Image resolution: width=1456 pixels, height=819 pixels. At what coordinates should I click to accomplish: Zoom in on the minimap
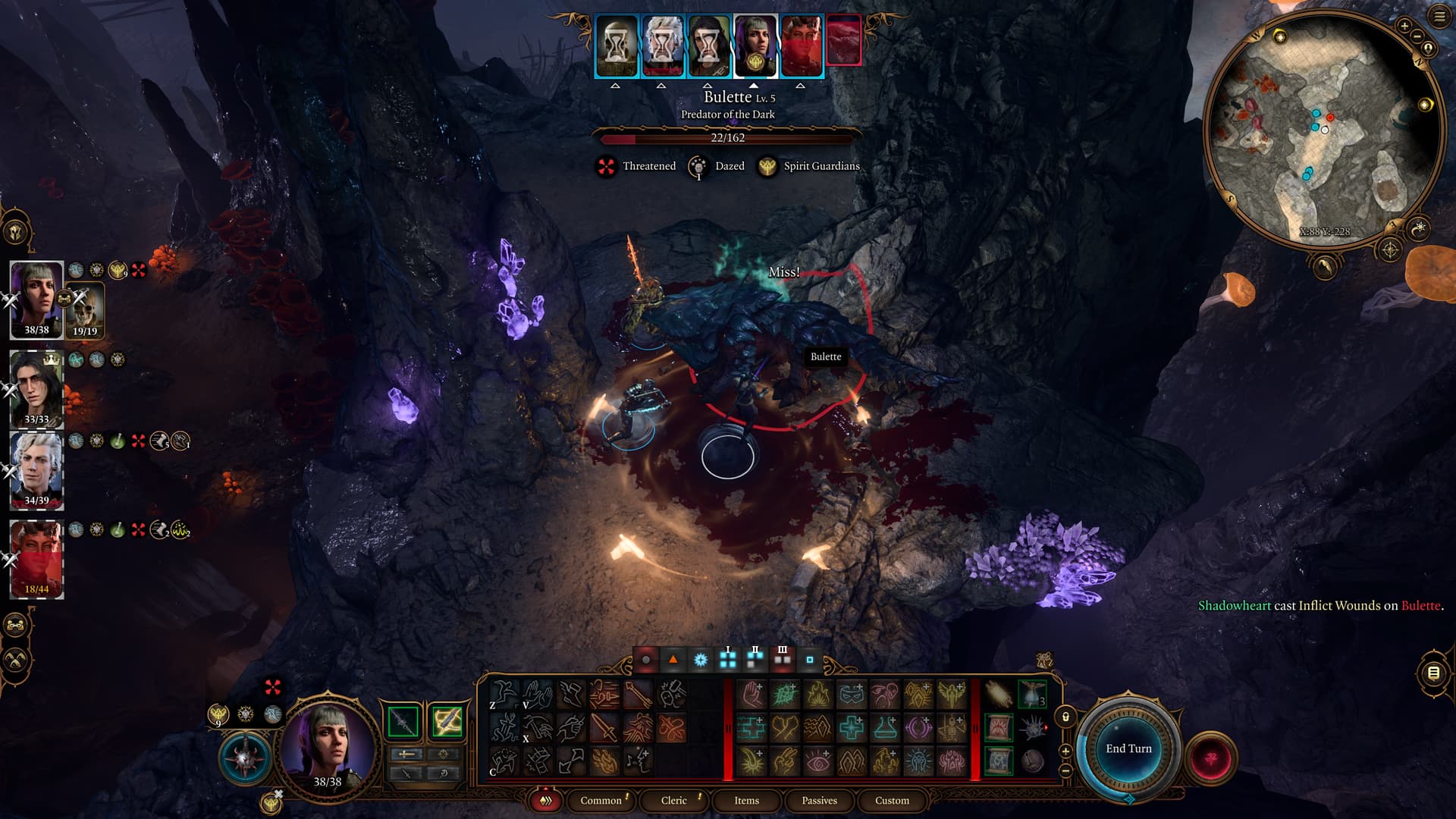(1404, 26)
